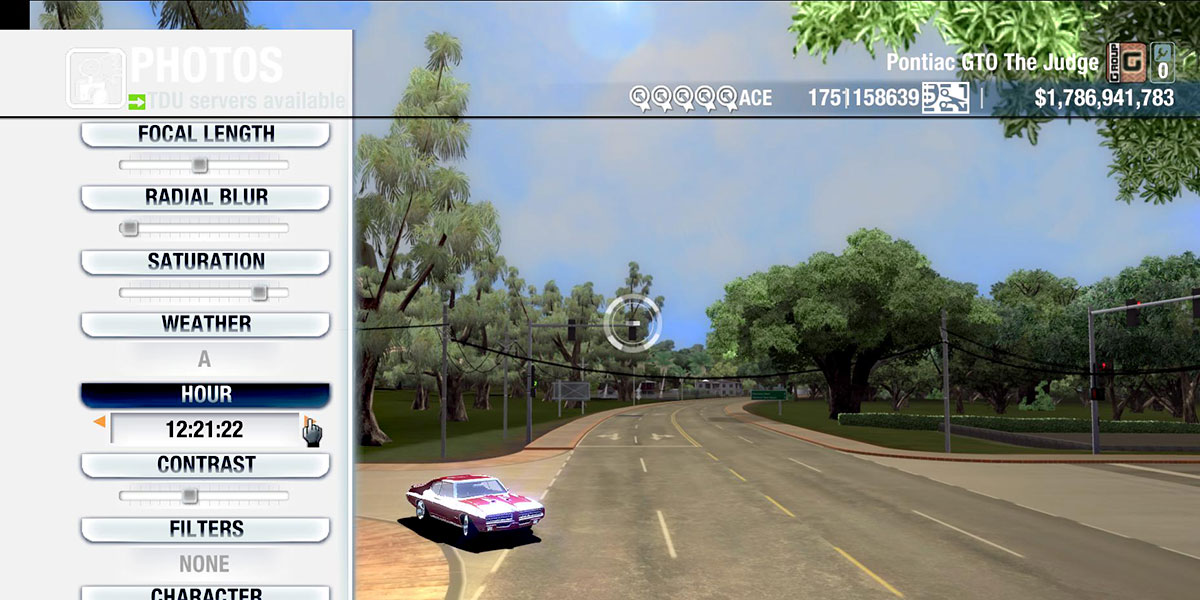Image resolution: width=1200 pixels, height=600 pixels.
Task: Select the Character option
Action: 205,592
